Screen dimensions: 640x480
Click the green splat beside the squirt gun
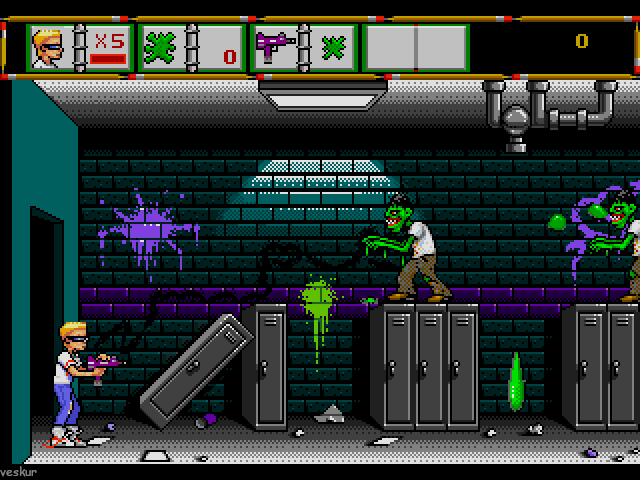332,47
